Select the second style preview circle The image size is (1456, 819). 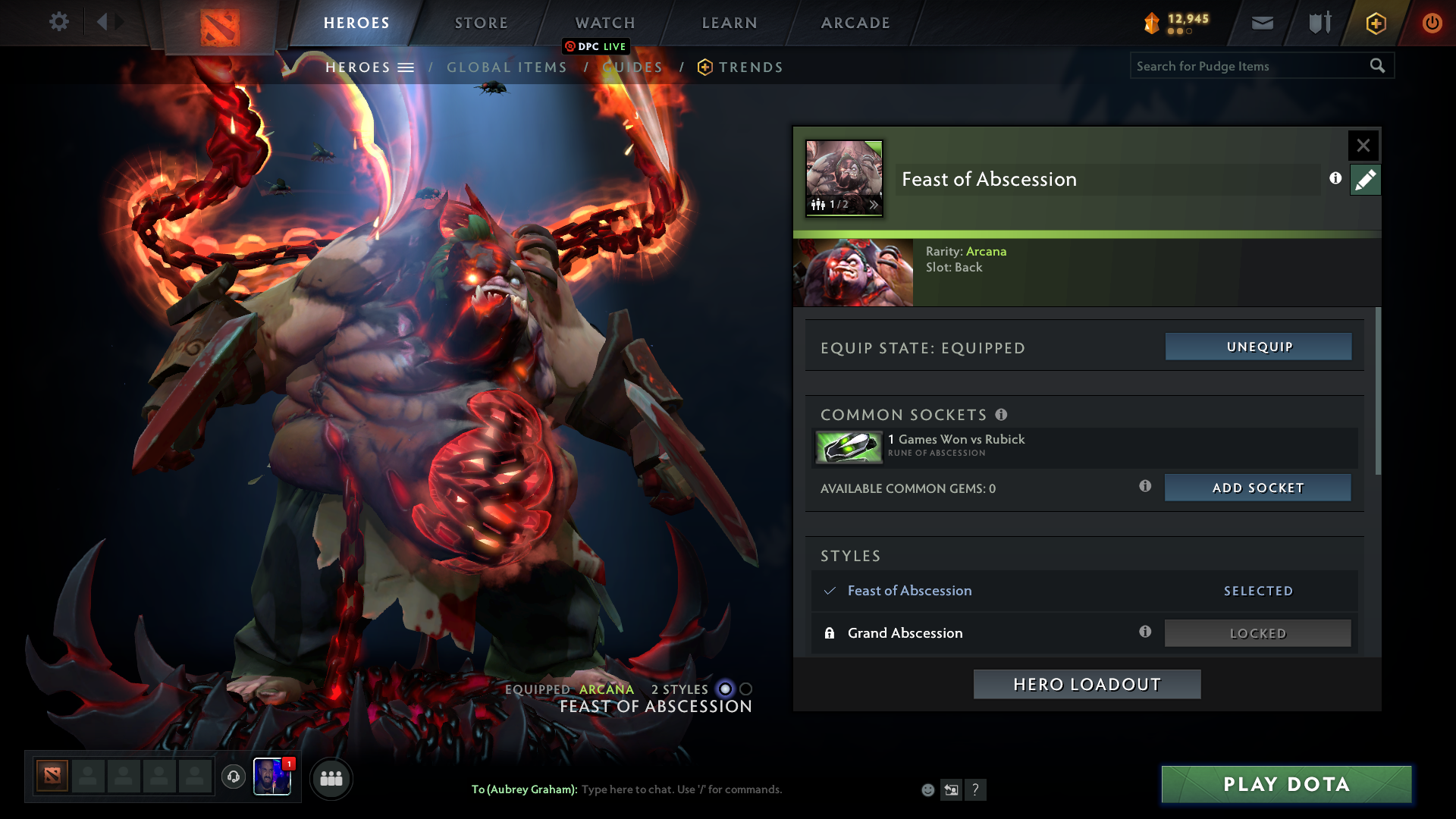pos(746,689)
